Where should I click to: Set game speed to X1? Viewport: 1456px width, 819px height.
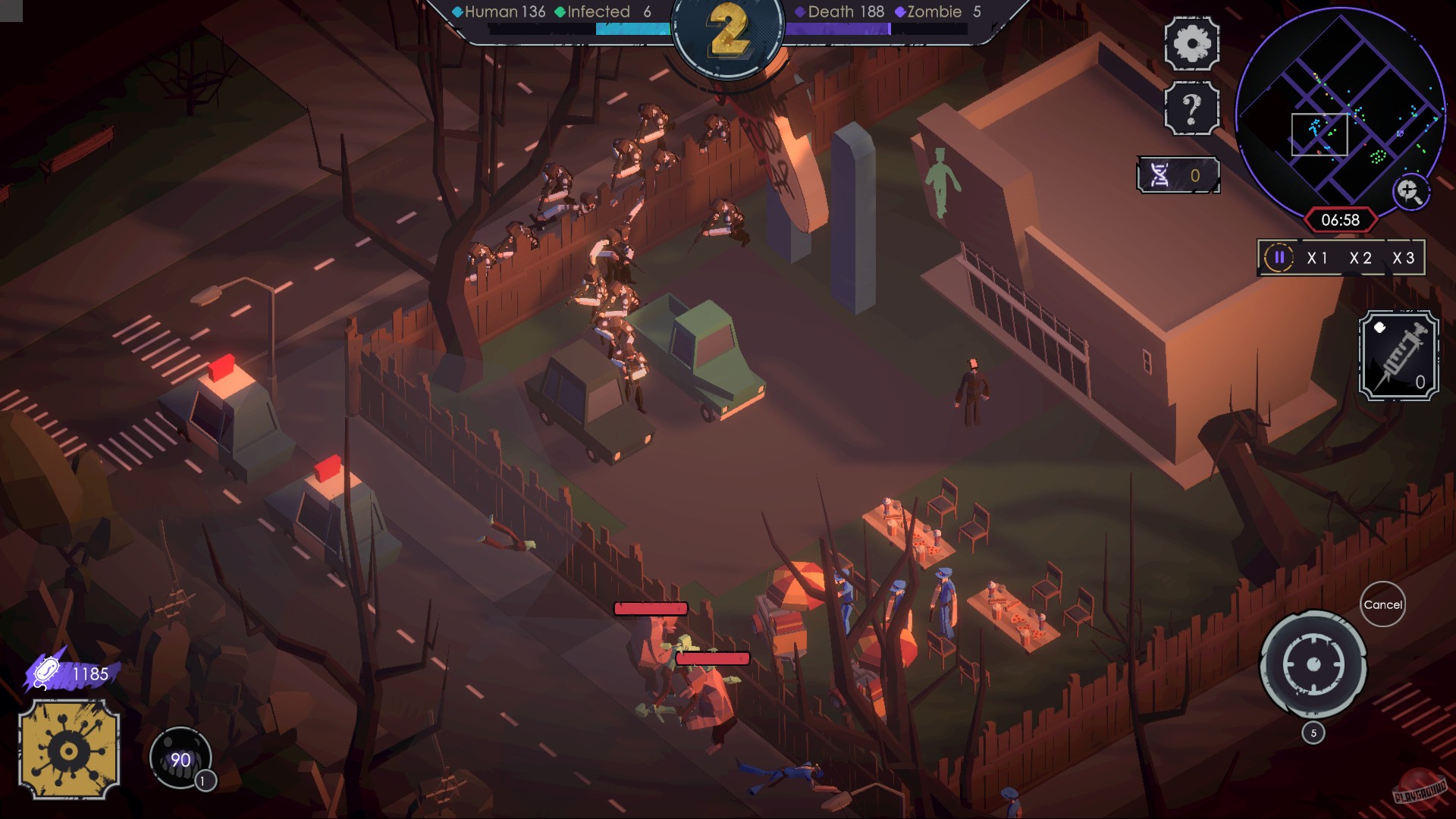click(x=1319, y=258)
